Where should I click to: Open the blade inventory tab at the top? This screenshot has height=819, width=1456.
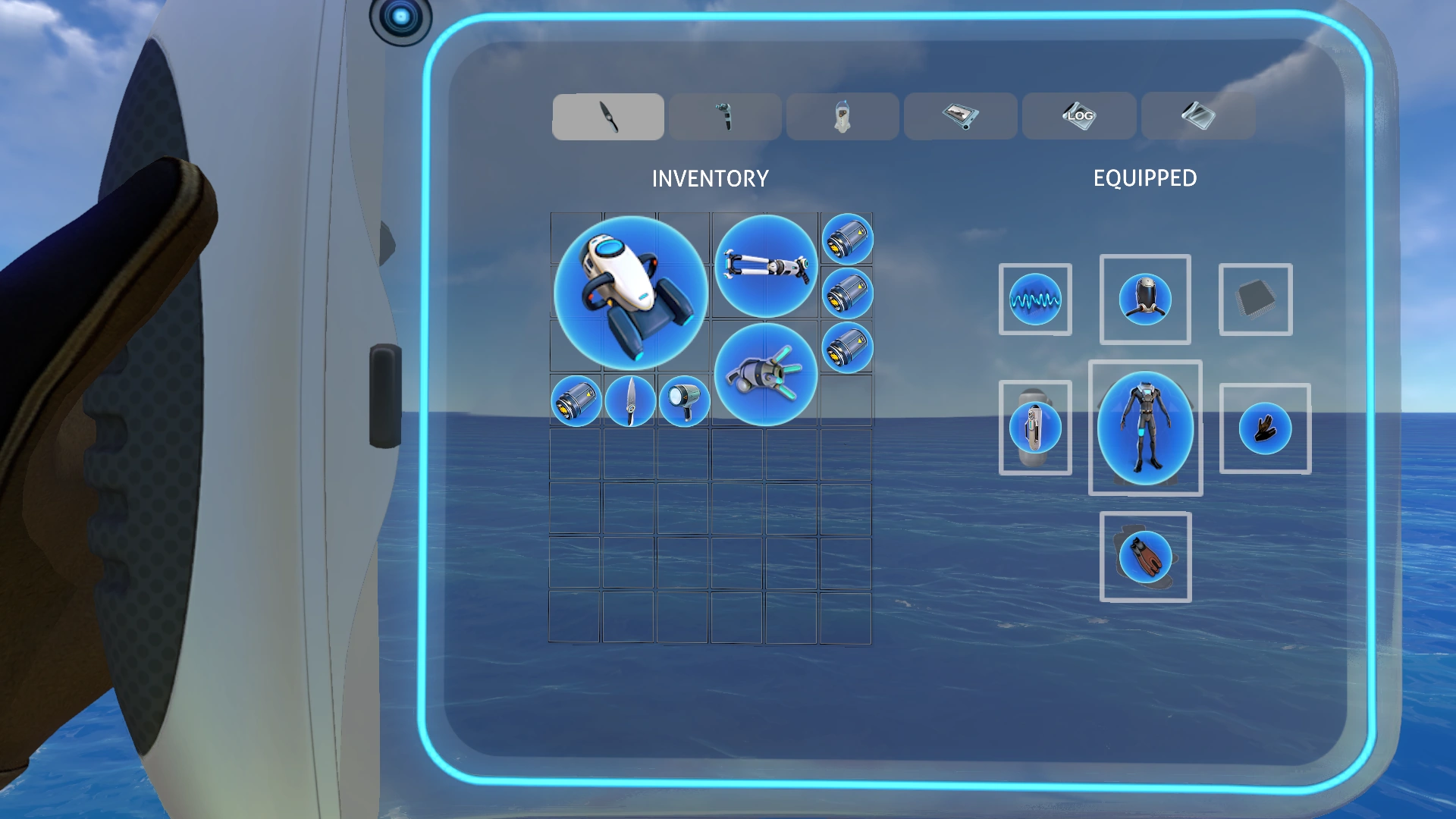pos(607,115)
